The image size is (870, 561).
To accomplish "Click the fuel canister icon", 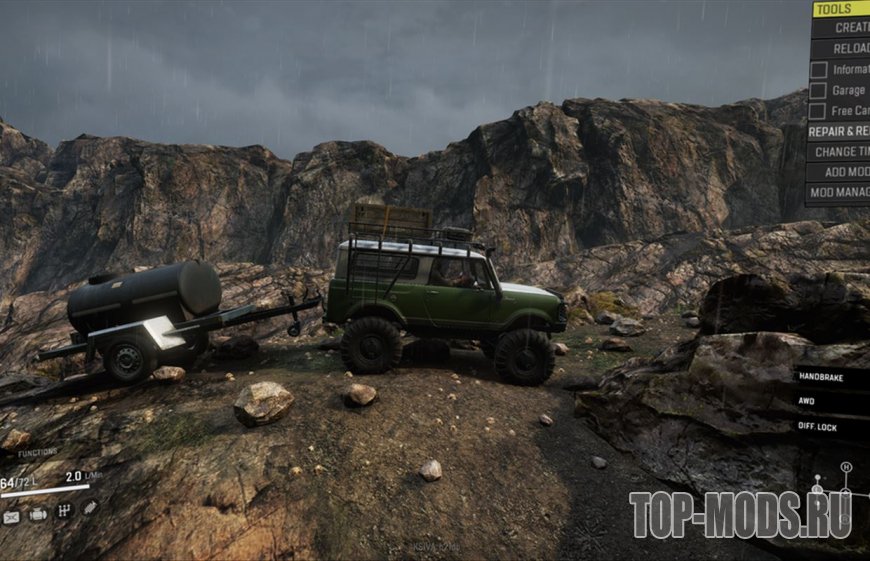I will coord(12,516).
